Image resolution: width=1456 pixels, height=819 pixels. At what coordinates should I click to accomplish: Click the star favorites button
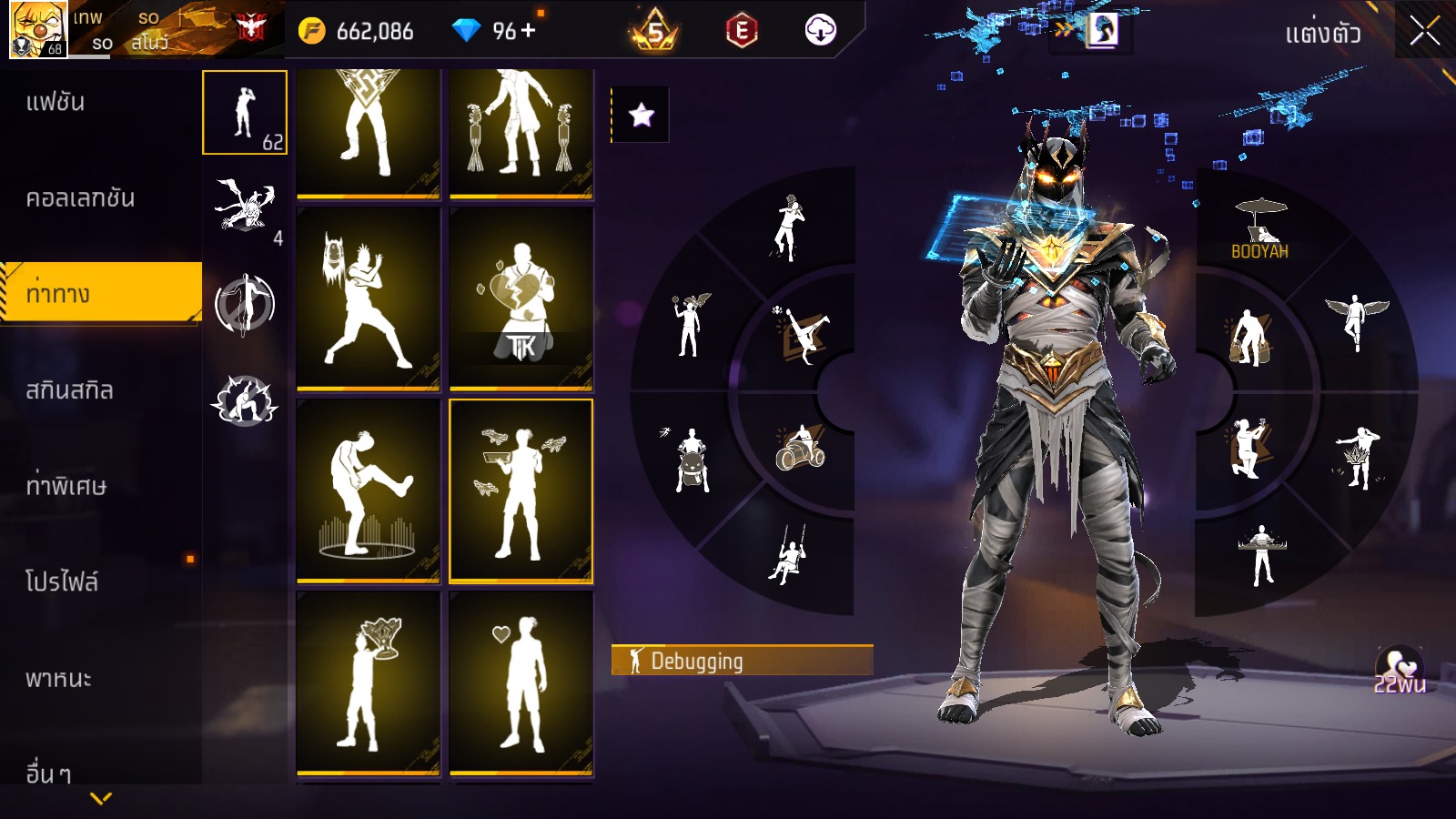tap(642, 115)
